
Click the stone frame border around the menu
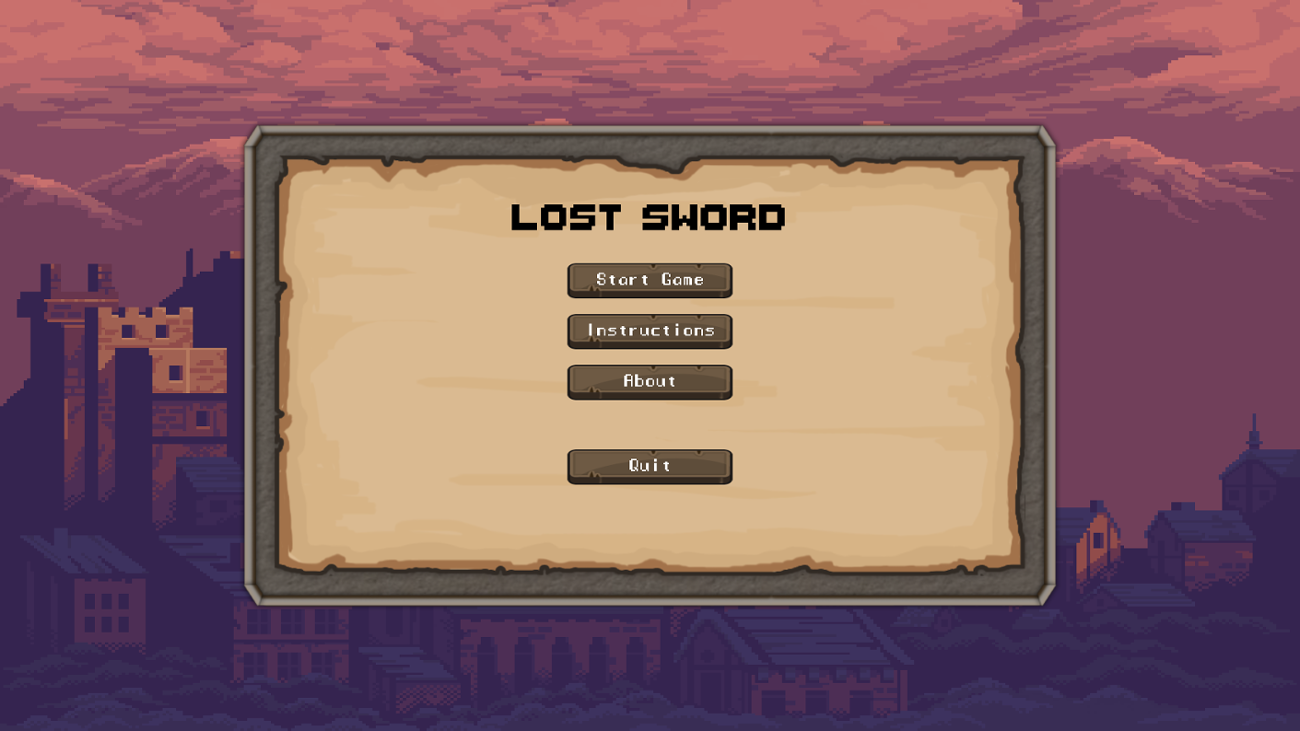pos(649,143)
